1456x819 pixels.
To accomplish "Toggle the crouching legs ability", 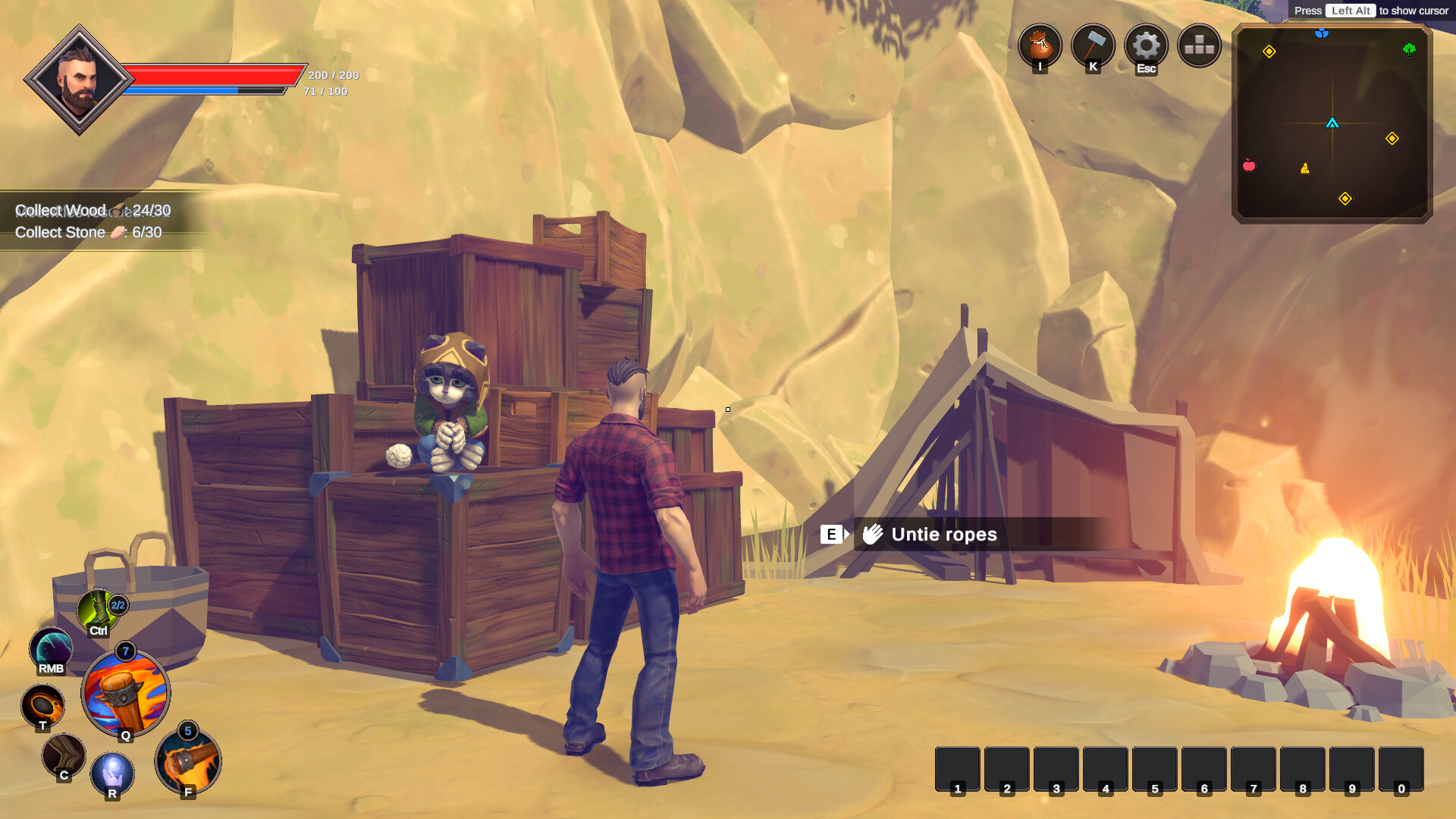I will tap(64, 755).
